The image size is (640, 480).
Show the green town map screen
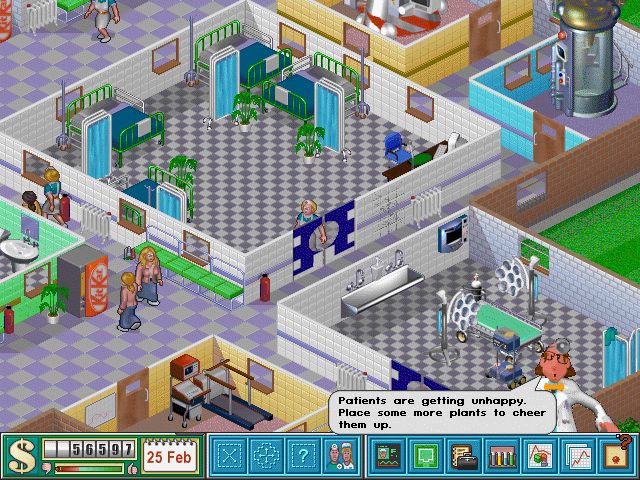pyautogui.click(x=424, y=456)
